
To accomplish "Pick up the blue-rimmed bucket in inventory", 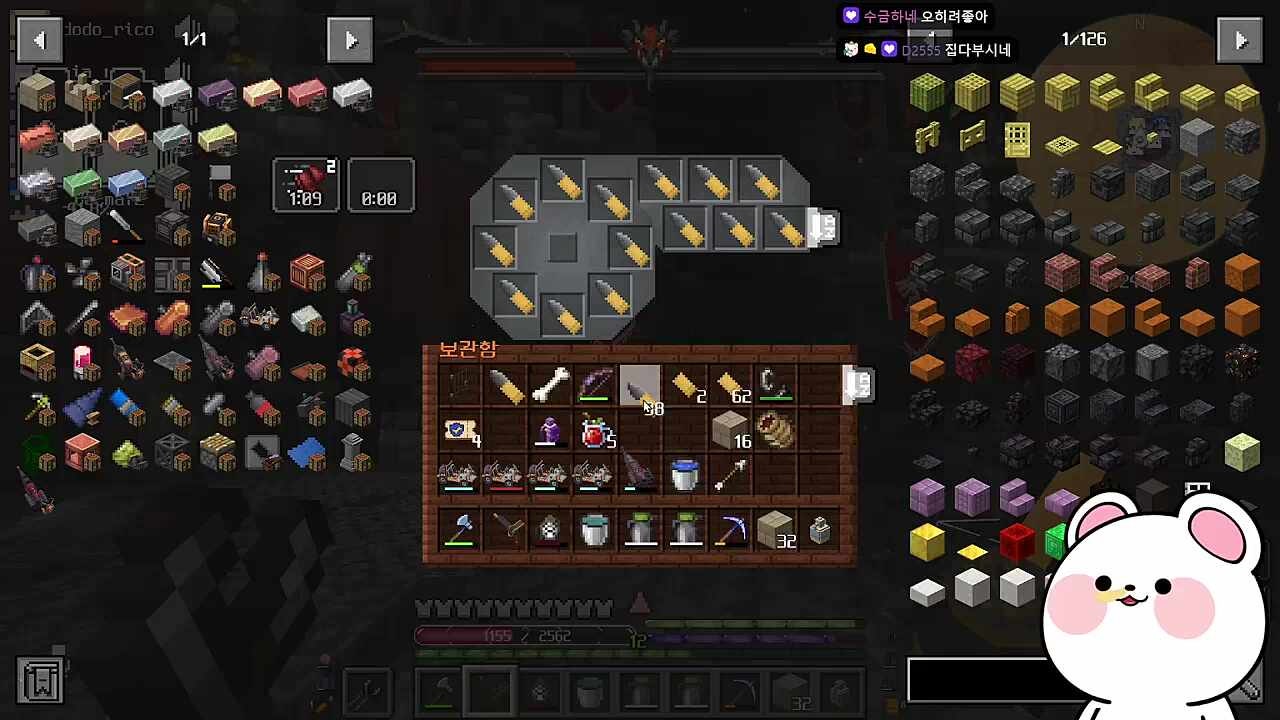I will tap(685, 476).
